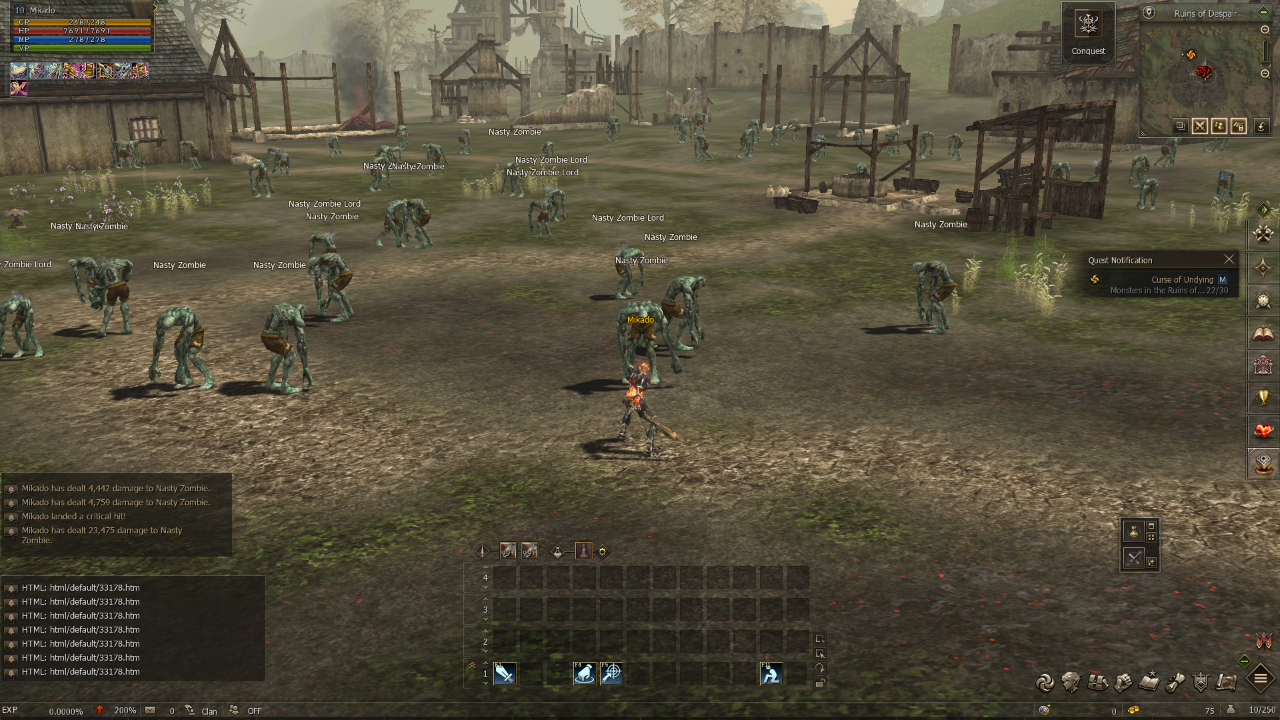This screenshot has height=720, width=1280.
Task: Use the pick-up hand action slot
Action: coord(584,674)
